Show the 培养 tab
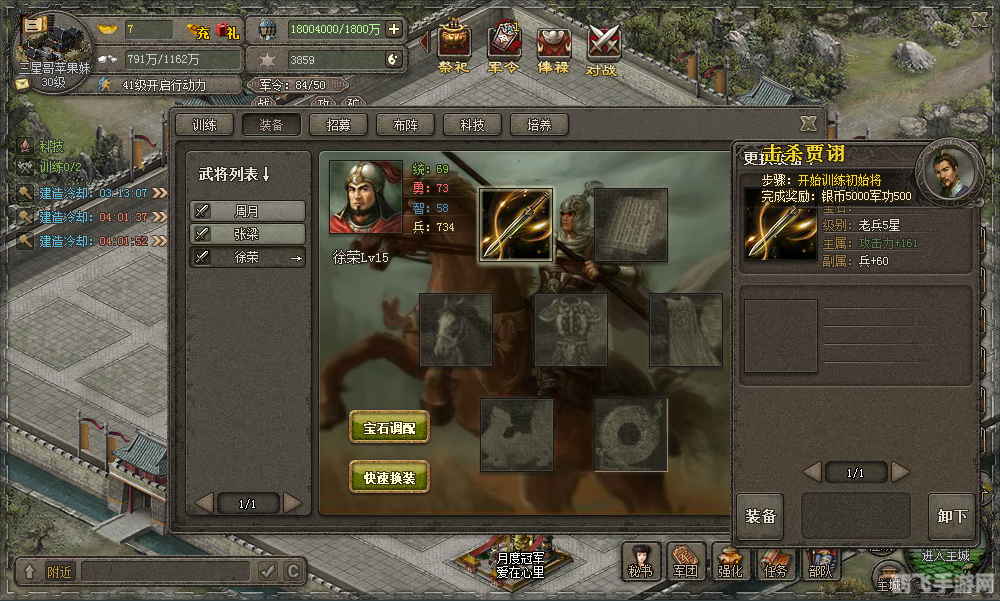The image size is (1000, 601). click(539, 125)
